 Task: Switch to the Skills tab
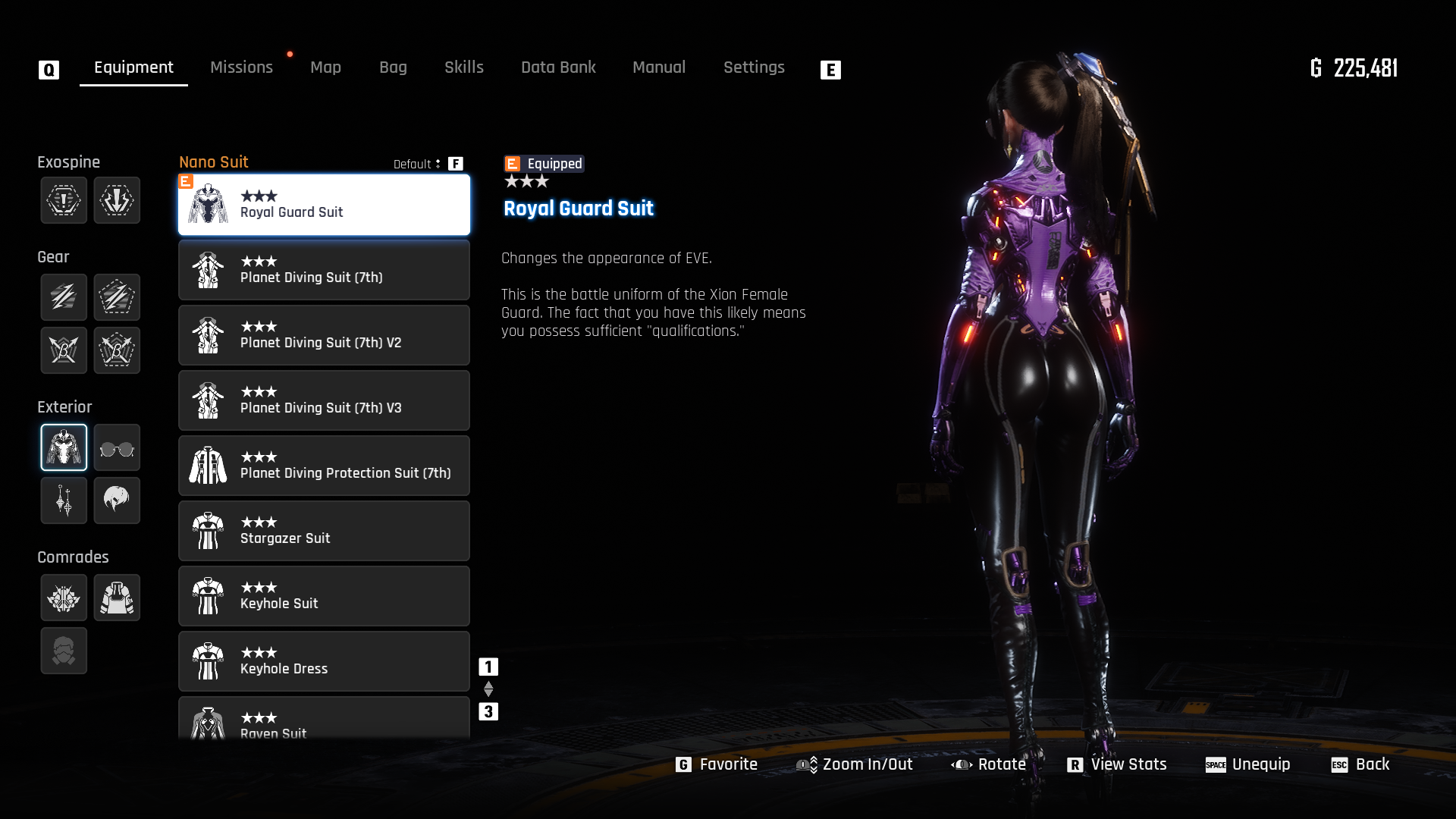(463, 67)
